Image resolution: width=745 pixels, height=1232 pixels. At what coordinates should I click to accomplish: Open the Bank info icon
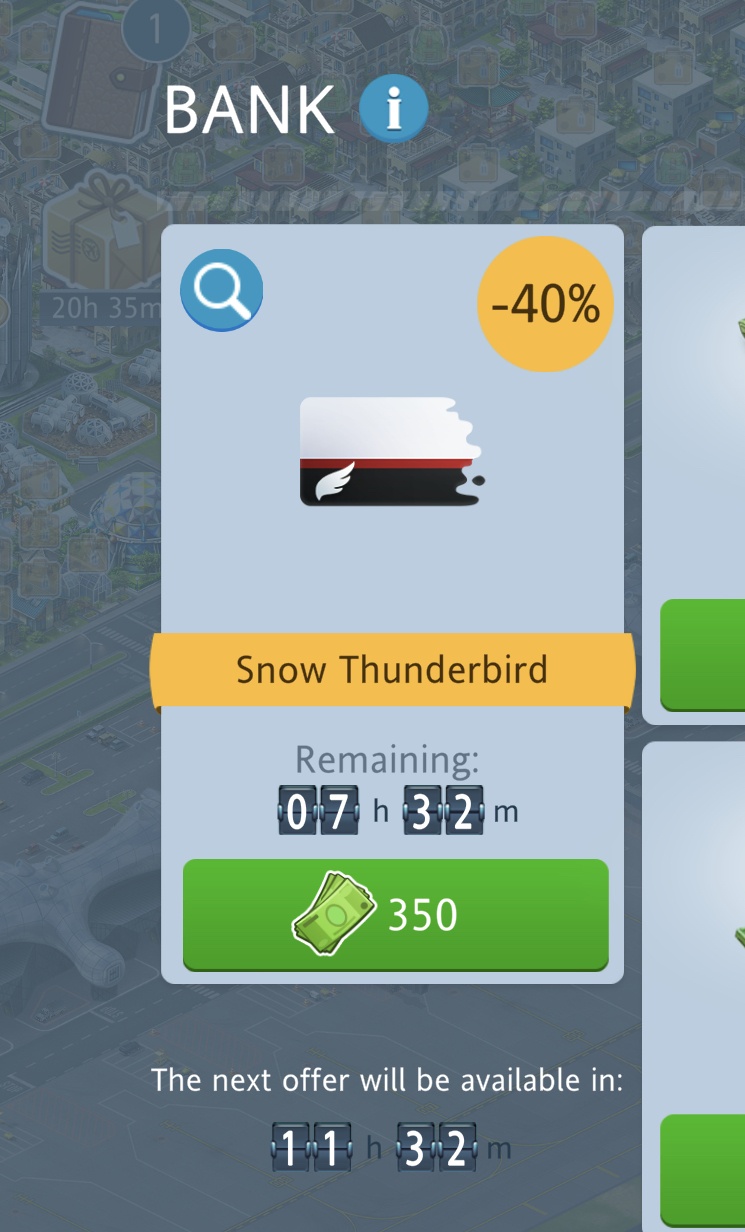(x=394, y=110)
